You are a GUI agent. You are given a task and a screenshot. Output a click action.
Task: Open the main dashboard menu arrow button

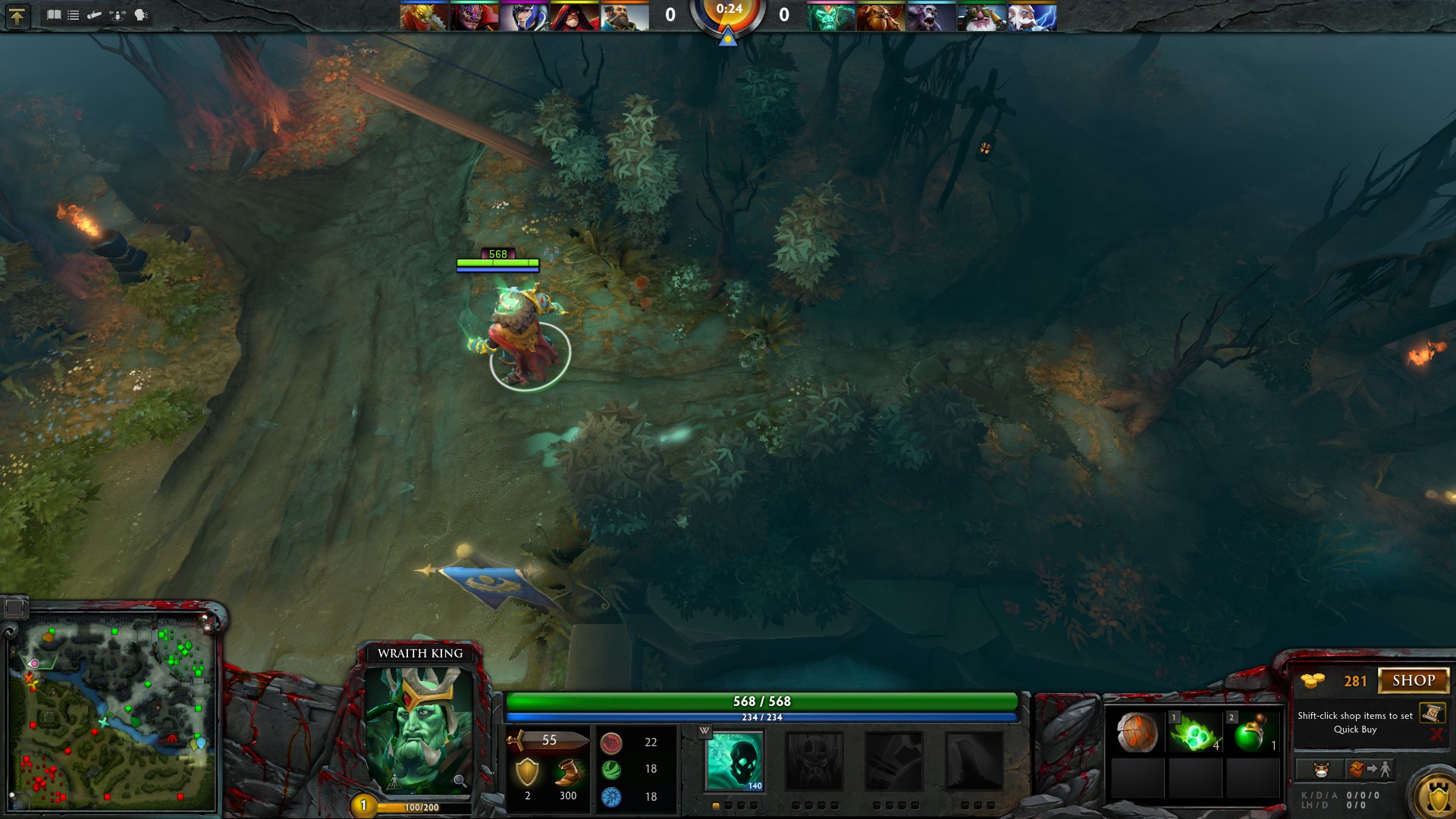17,16
